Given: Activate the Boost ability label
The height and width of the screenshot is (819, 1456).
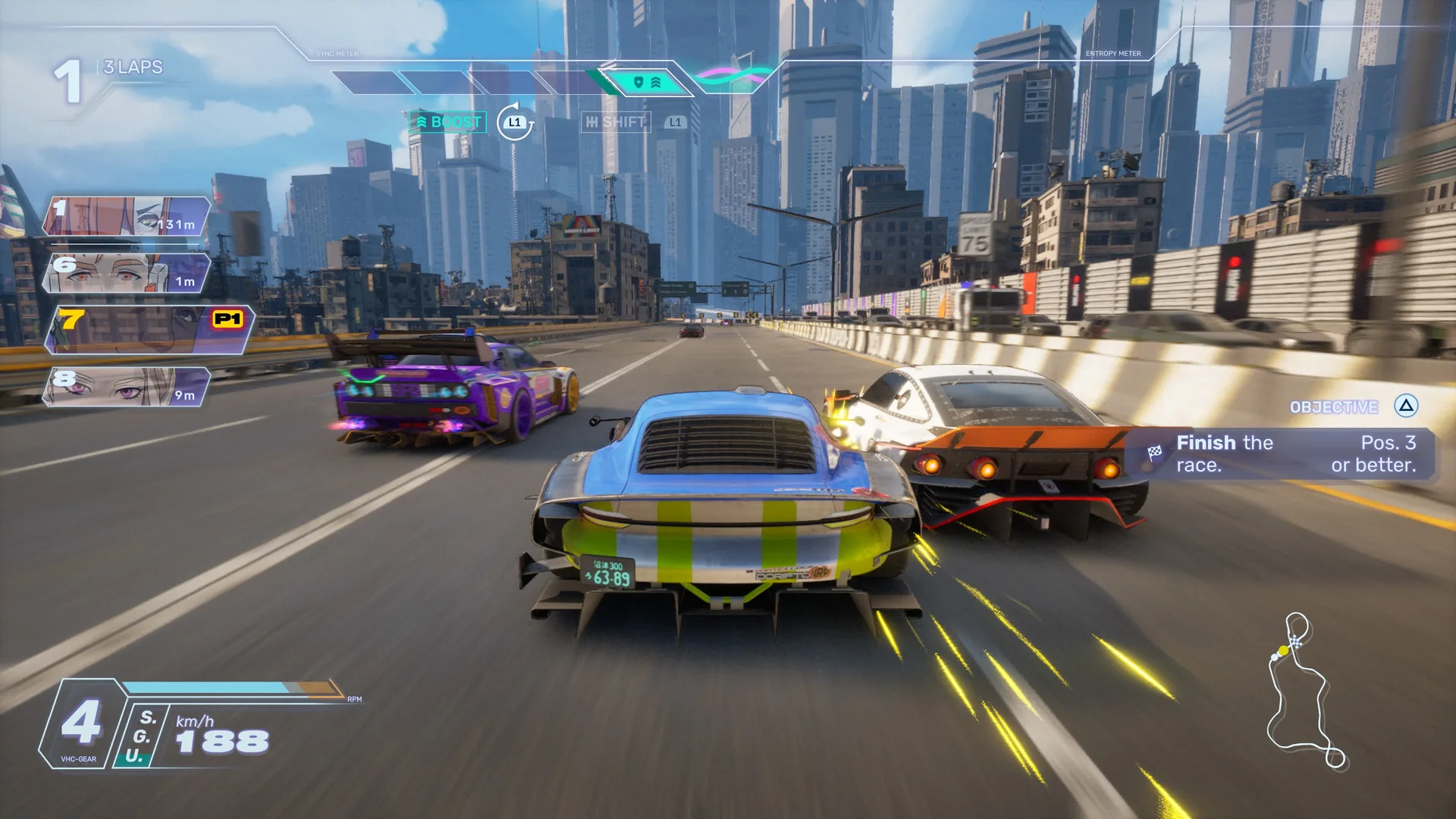Looking at the screenshot, I should coord(448,122).
